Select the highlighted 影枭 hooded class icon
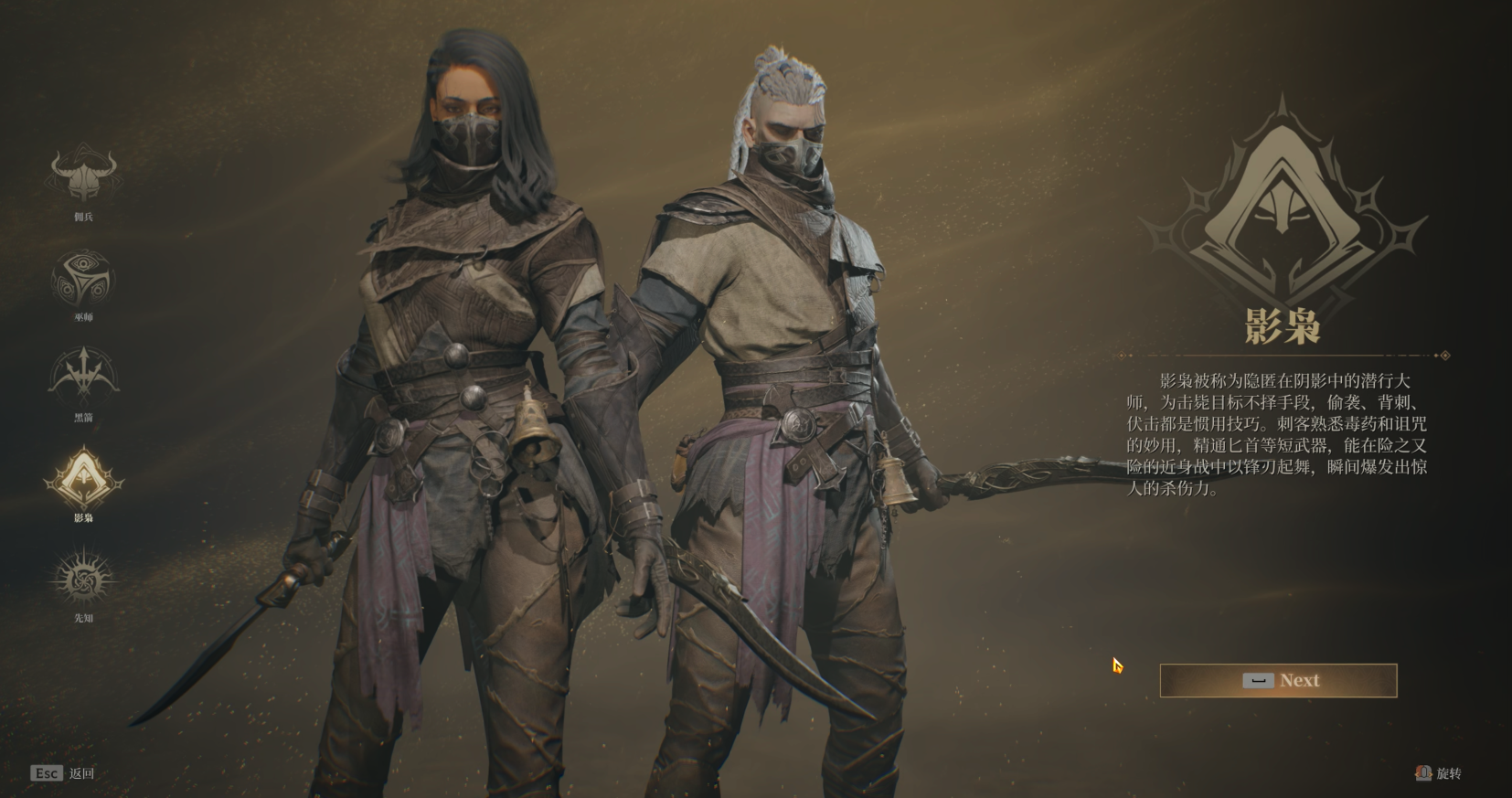This screenshot has height=798, width=1512. coord(83,478)
